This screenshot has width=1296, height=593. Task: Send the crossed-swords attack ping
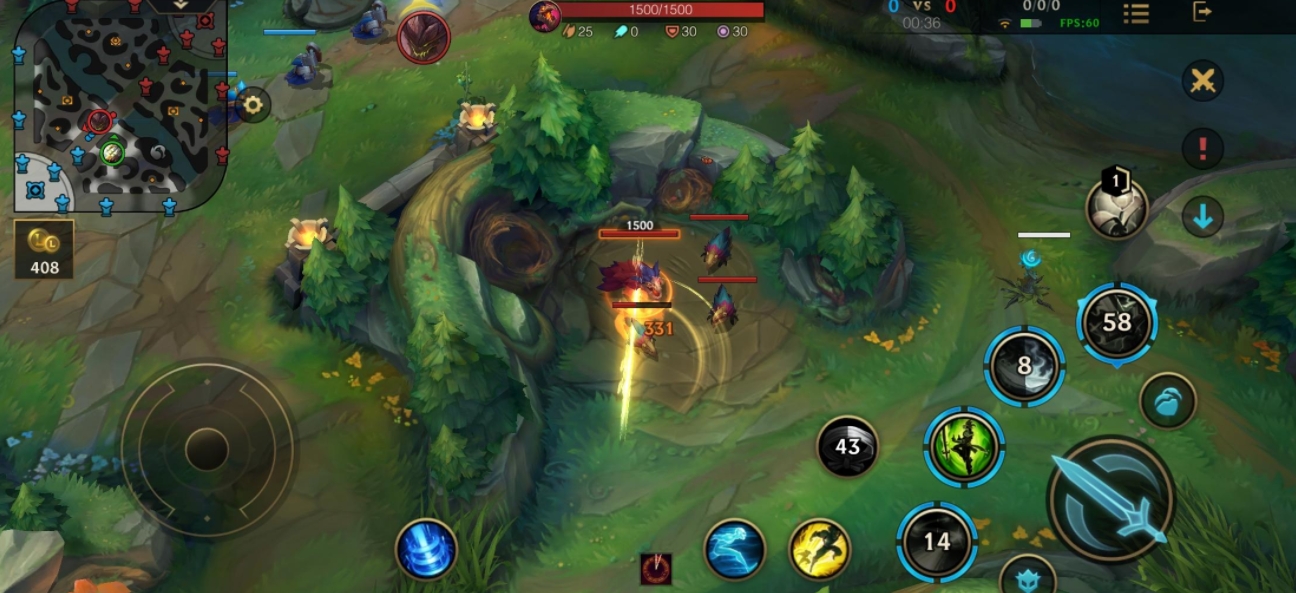tap(1203, 80)
